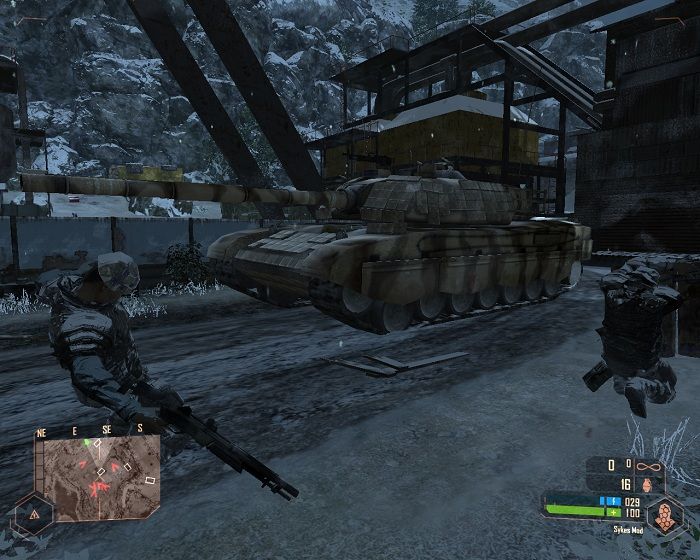Click the compass heading strip above minimap

96,429
